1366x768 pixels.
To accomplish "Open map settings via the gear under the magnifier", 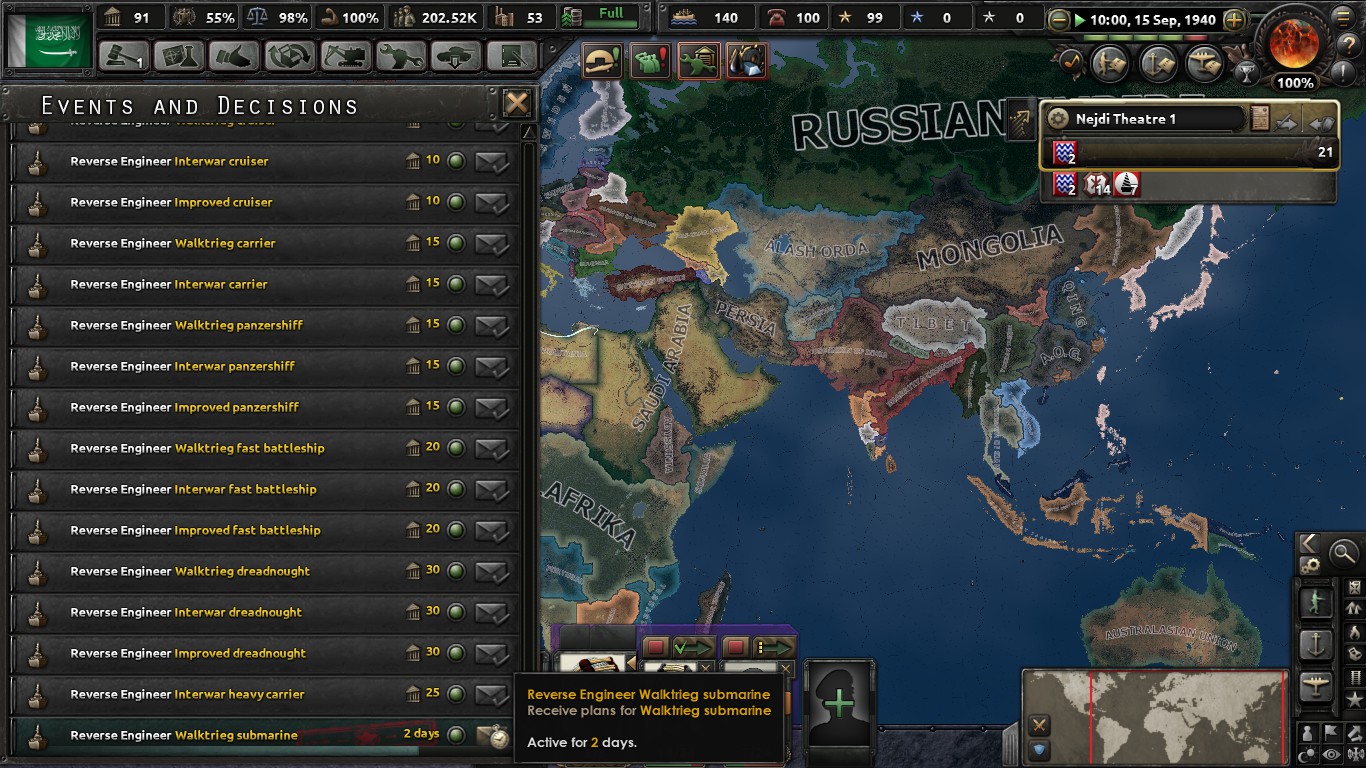I will click(1309, 564).
